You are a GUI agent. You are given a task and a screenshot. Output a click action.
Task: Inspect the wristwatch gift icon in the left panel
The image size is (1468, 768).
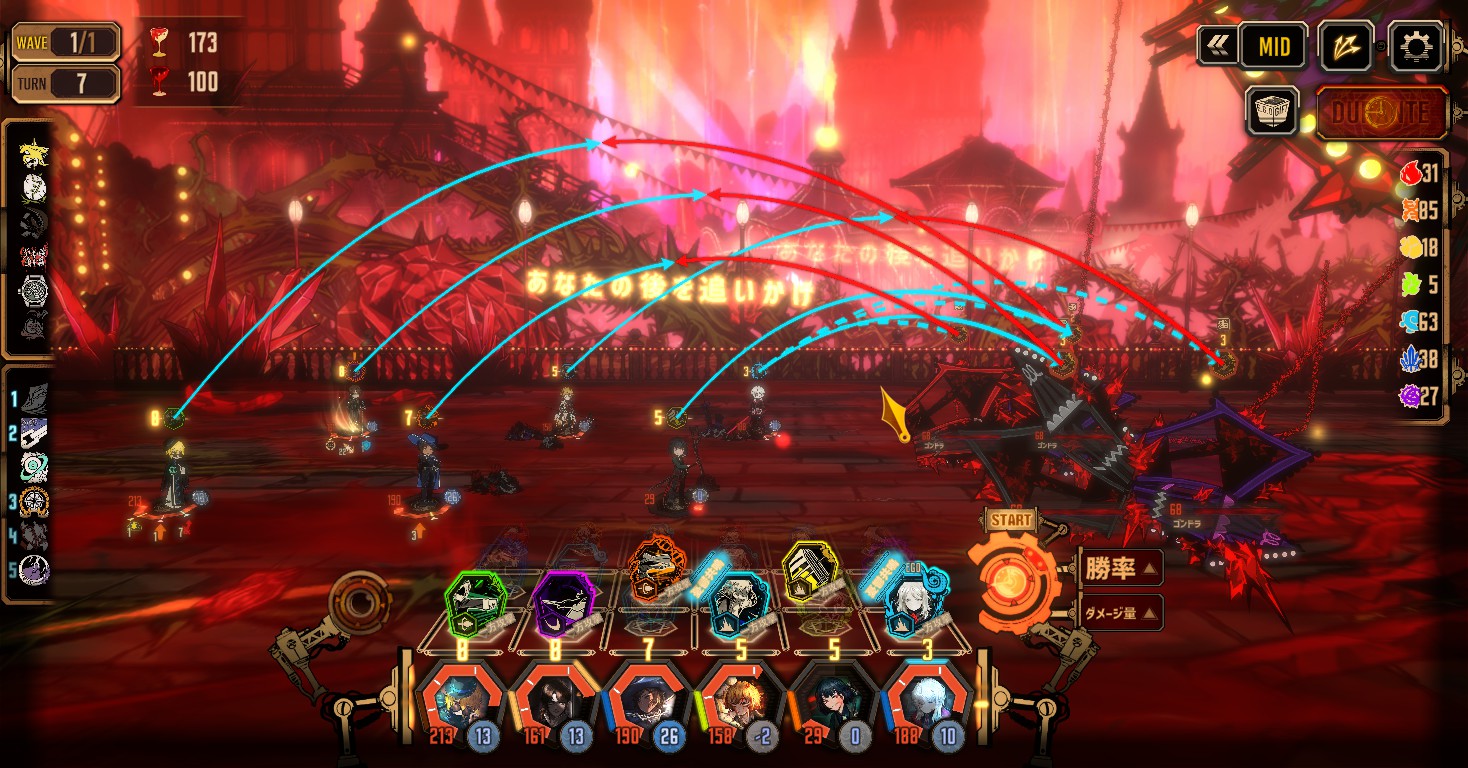[x=34, y=291]
